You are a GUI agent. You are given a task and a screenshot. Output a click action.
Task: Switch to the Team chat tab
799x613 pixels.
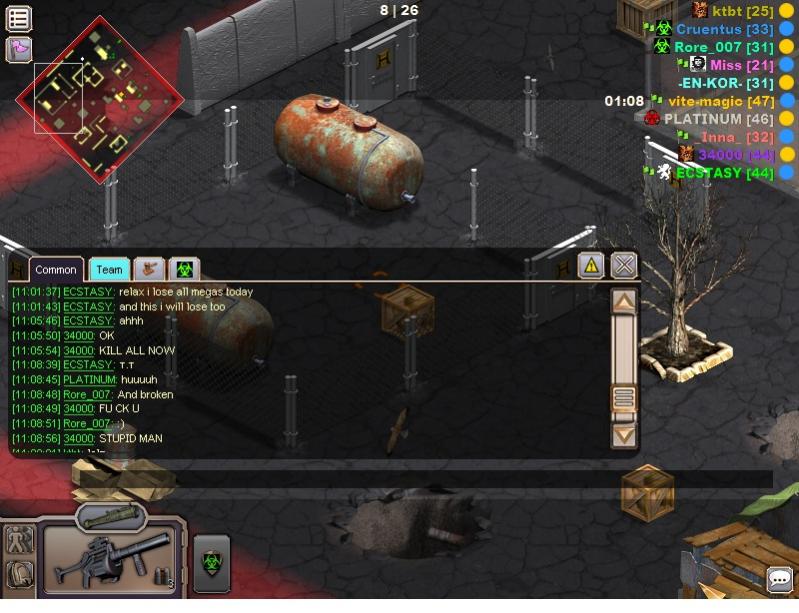coord(109,269)
